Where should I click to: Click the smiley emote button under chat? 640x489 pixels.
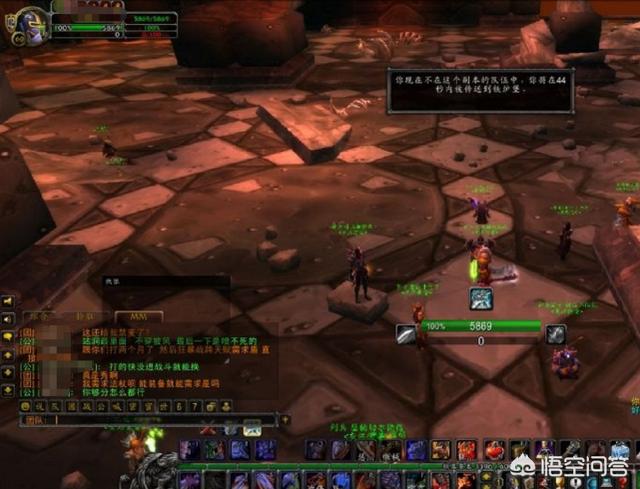[27, 406]
